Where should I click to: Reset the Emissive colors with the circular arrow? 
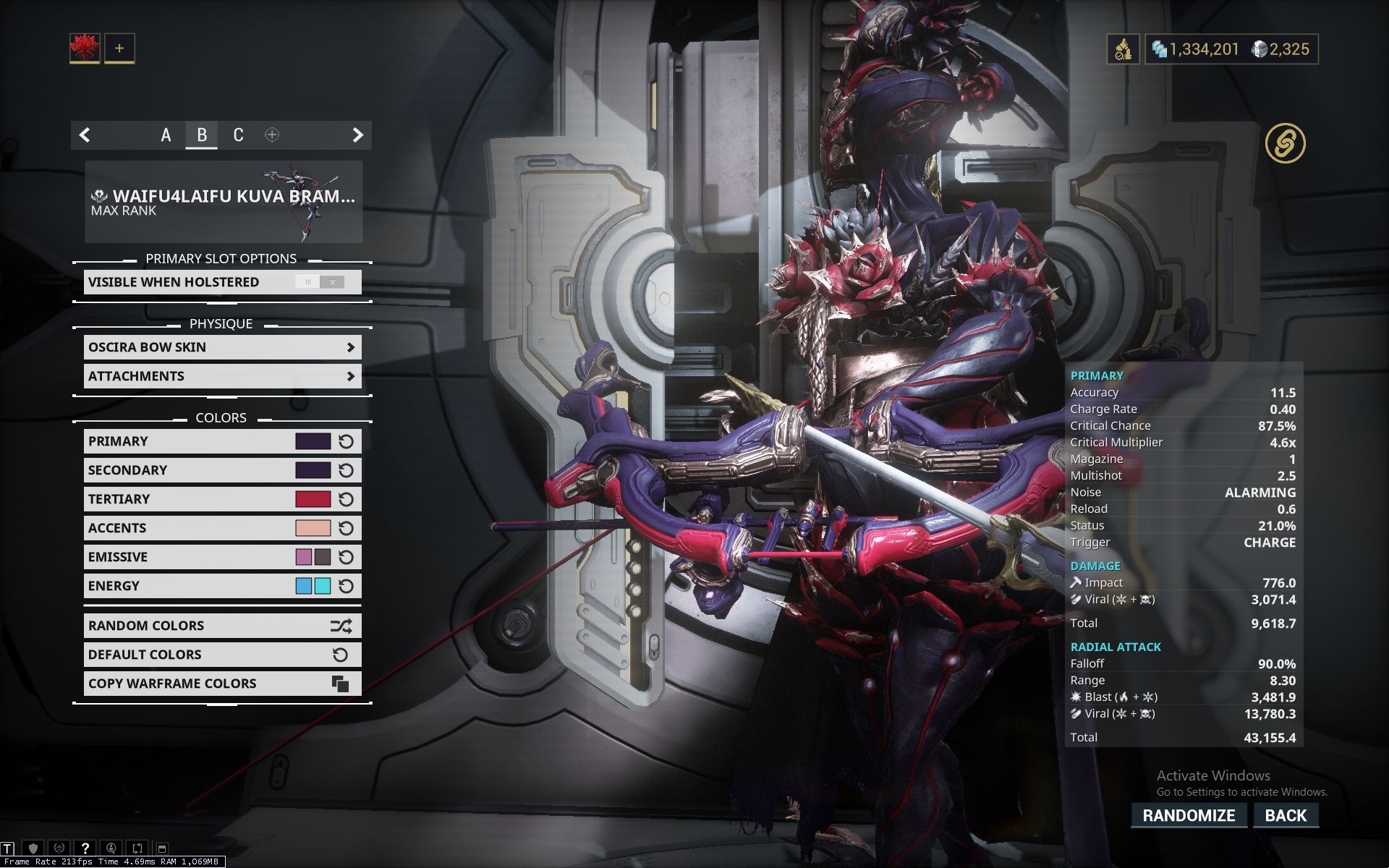coord(344,557)
